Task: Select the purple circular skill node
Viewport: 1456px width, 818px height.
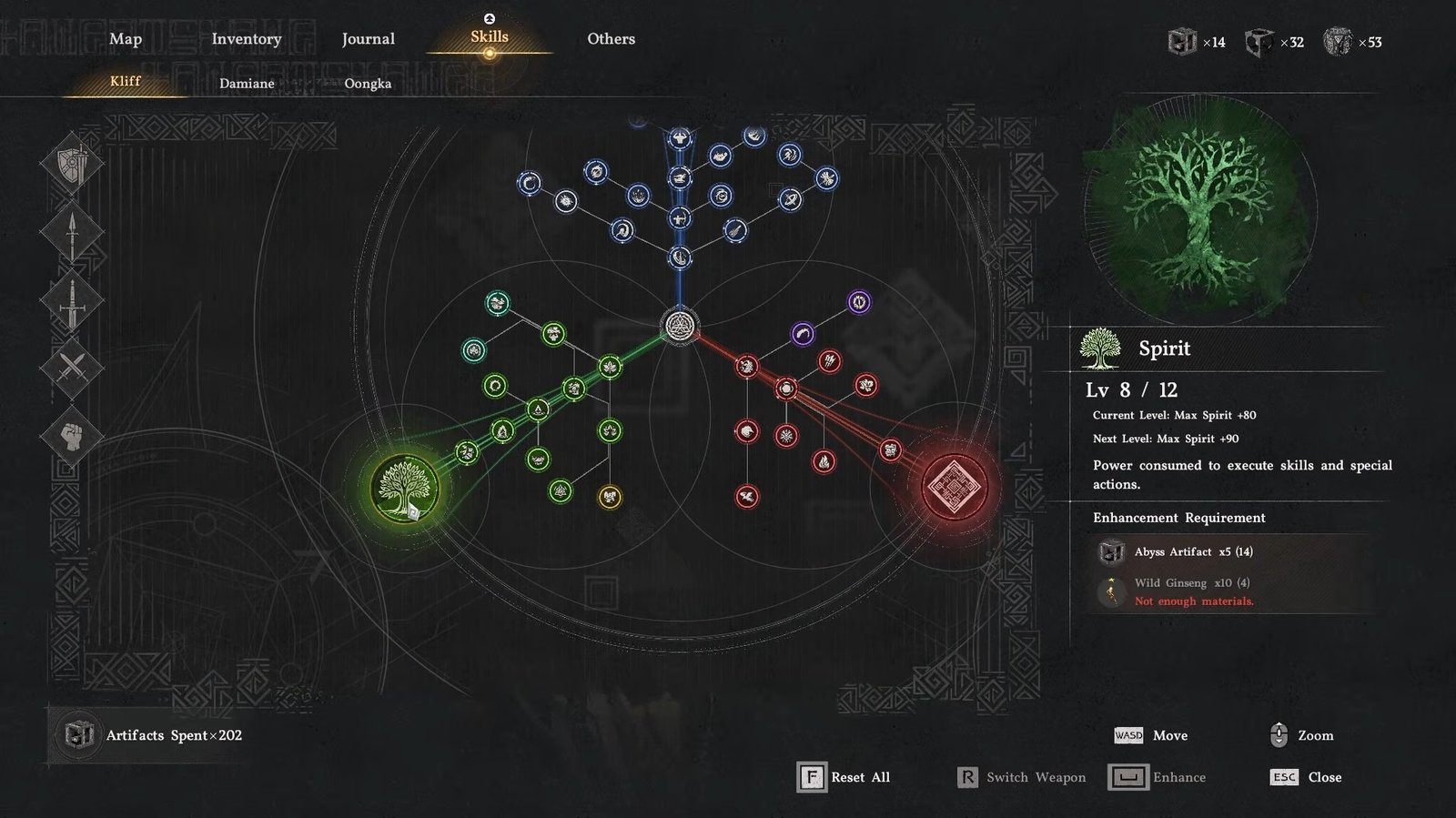Action: click(859, 302)
